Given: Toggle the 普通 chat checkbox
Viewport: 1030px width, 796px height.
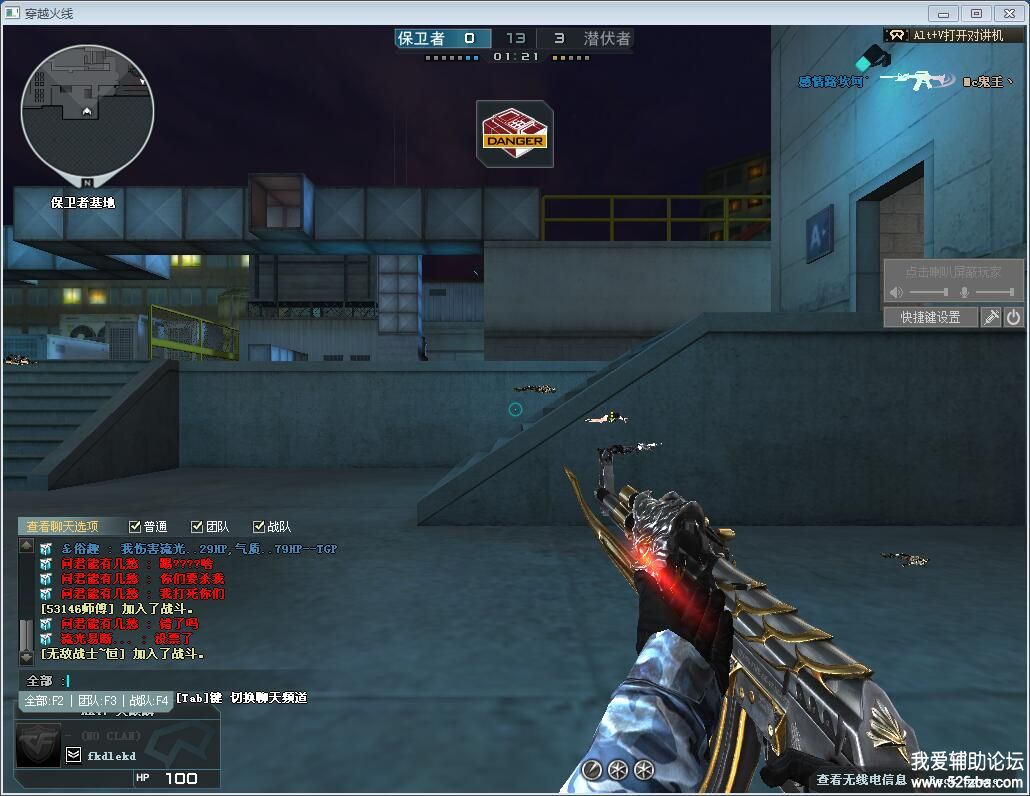Looking at the screenshot, I should click(x=136, y=526).
